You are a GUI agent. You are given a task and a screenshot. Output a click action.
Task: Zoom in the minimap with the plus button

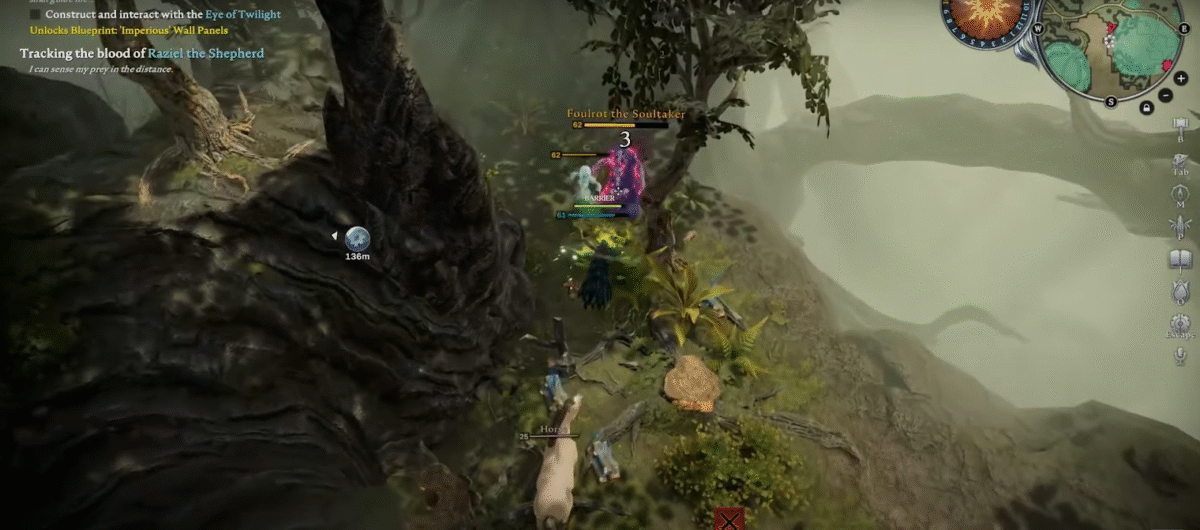[x=1181, y=78]
